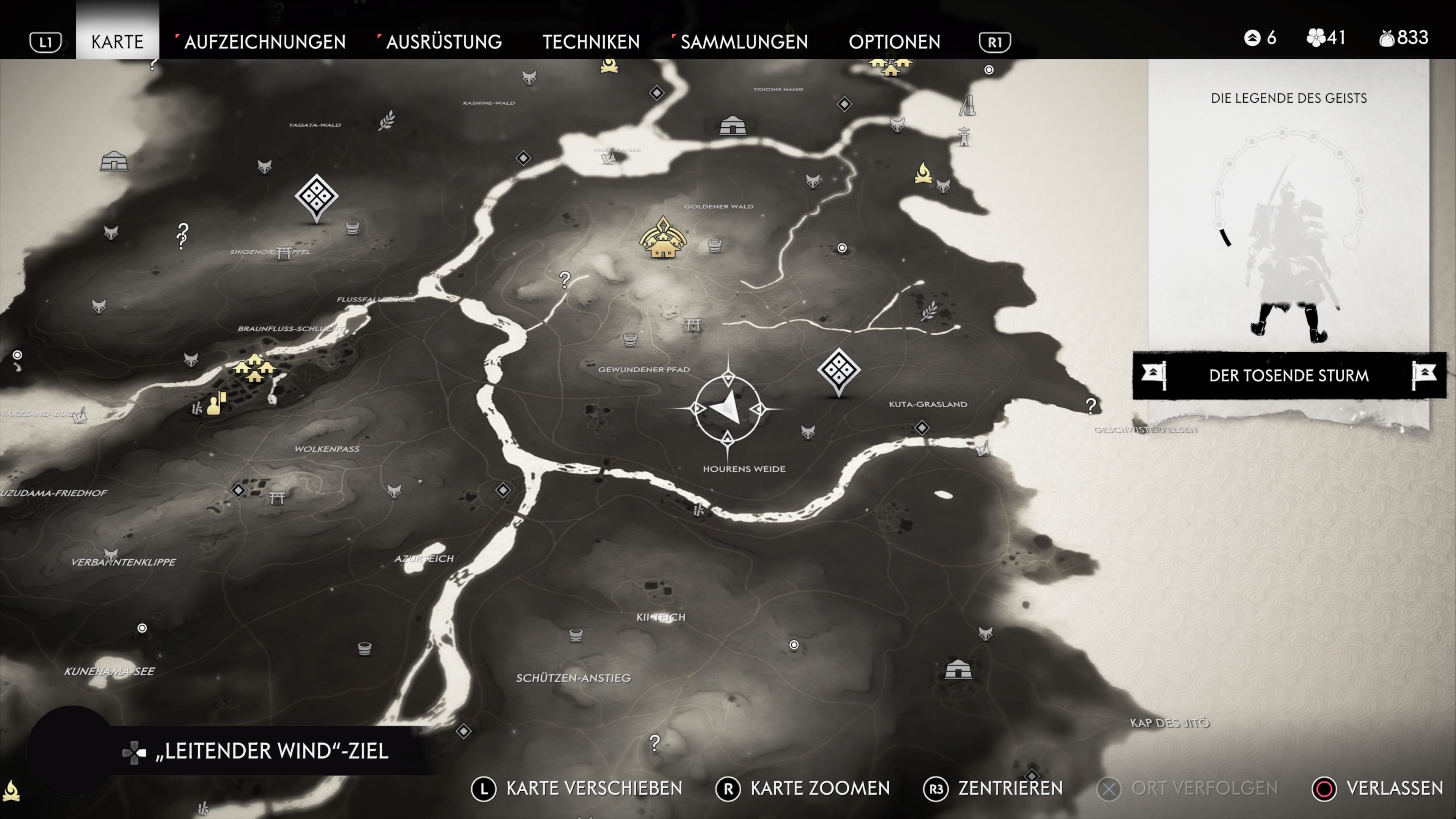The height and width of the screenshot is (819, 1456).
Task: Choose the golden campfire marker on the eastern coast
Action: [923, 173]
